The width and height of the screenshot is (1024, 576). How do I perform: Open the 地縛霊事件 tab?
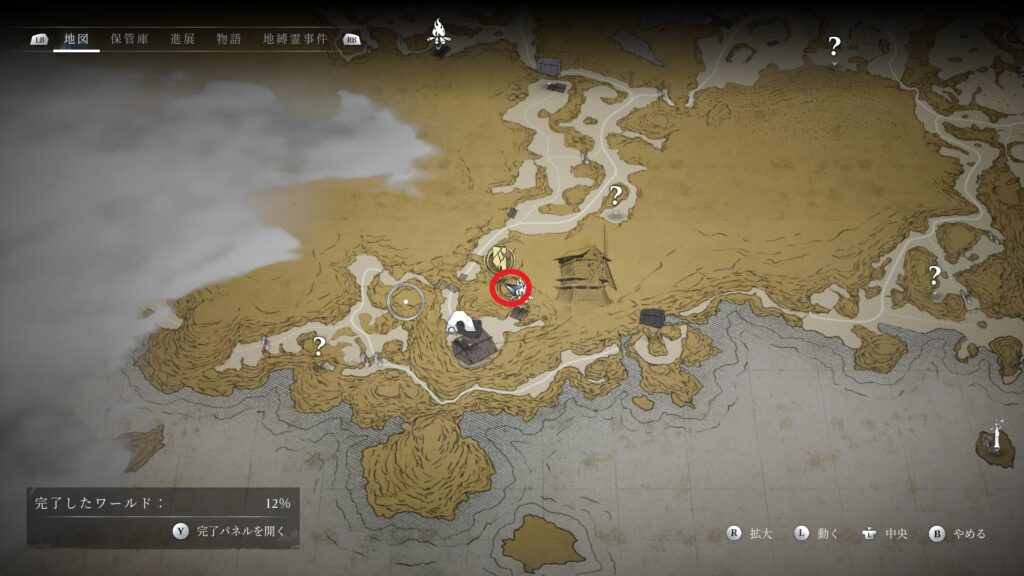point(294,39)
